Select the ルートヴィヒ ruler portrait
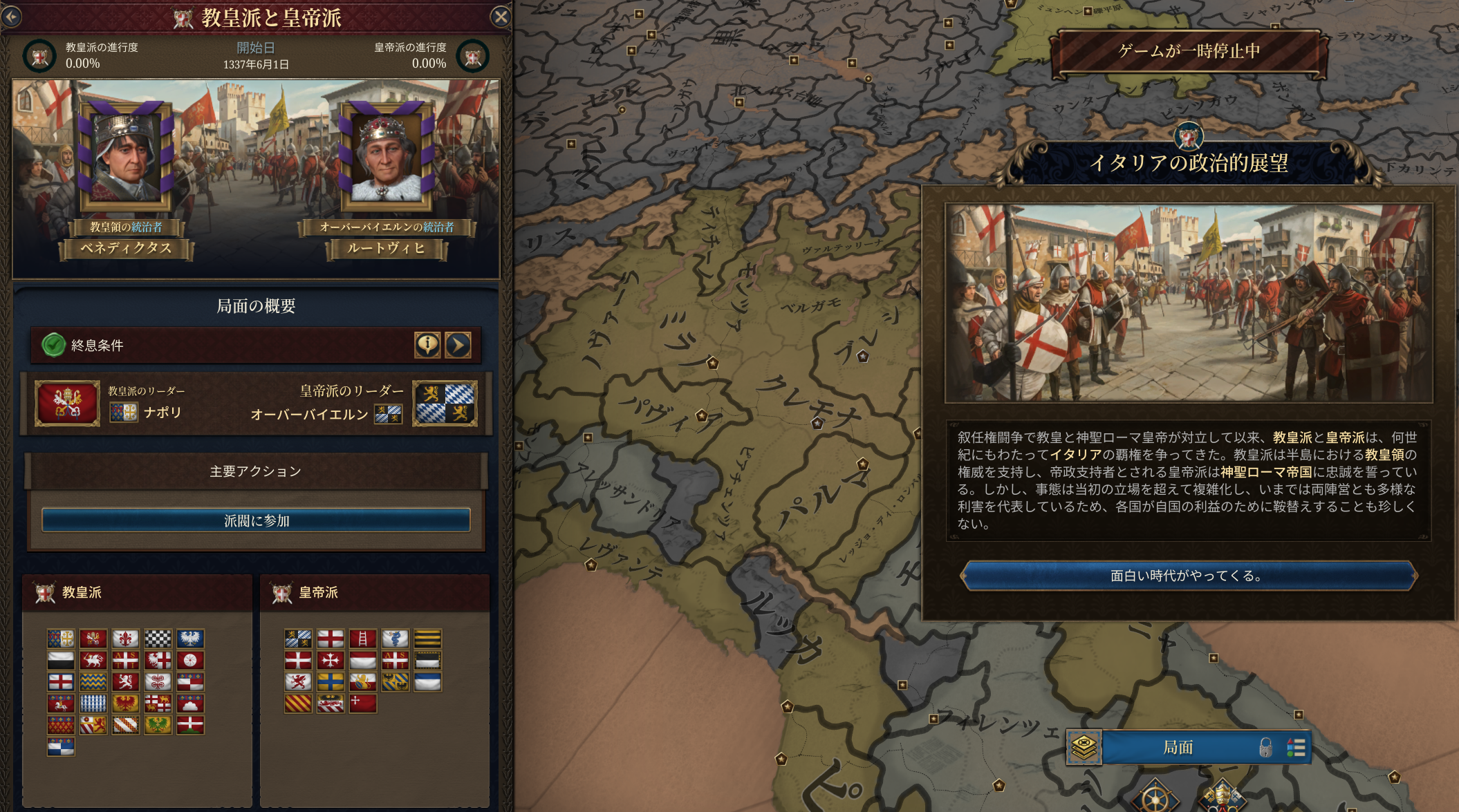1459x812 pixels. tap(386, 158)
